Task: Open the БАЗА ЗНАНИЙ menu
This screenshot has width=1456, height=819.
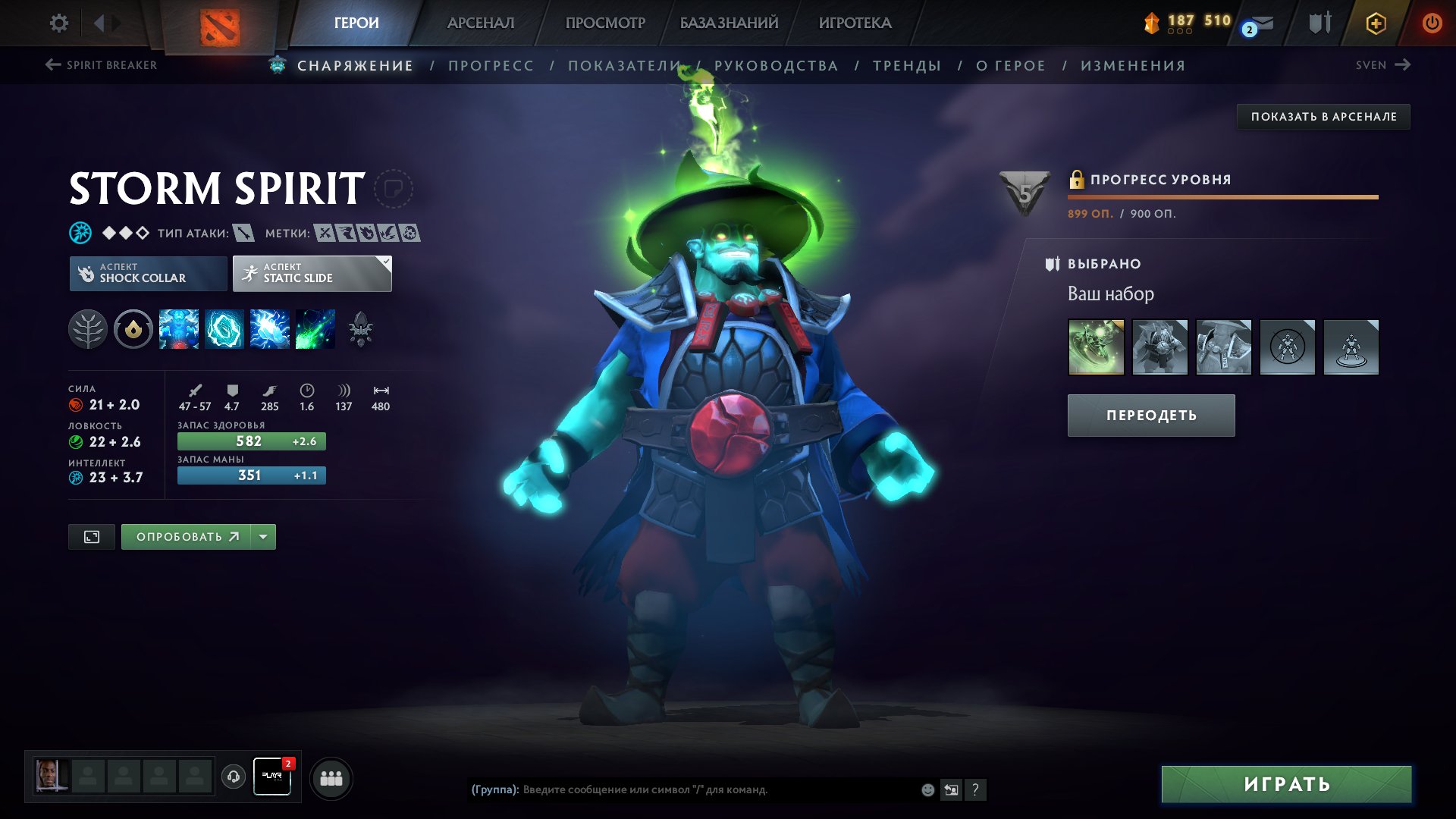Action: pos(727,23)
